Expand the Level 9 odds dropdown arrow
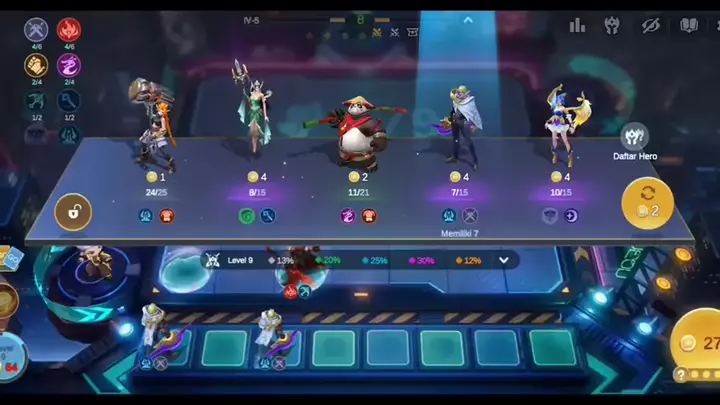 503,260
